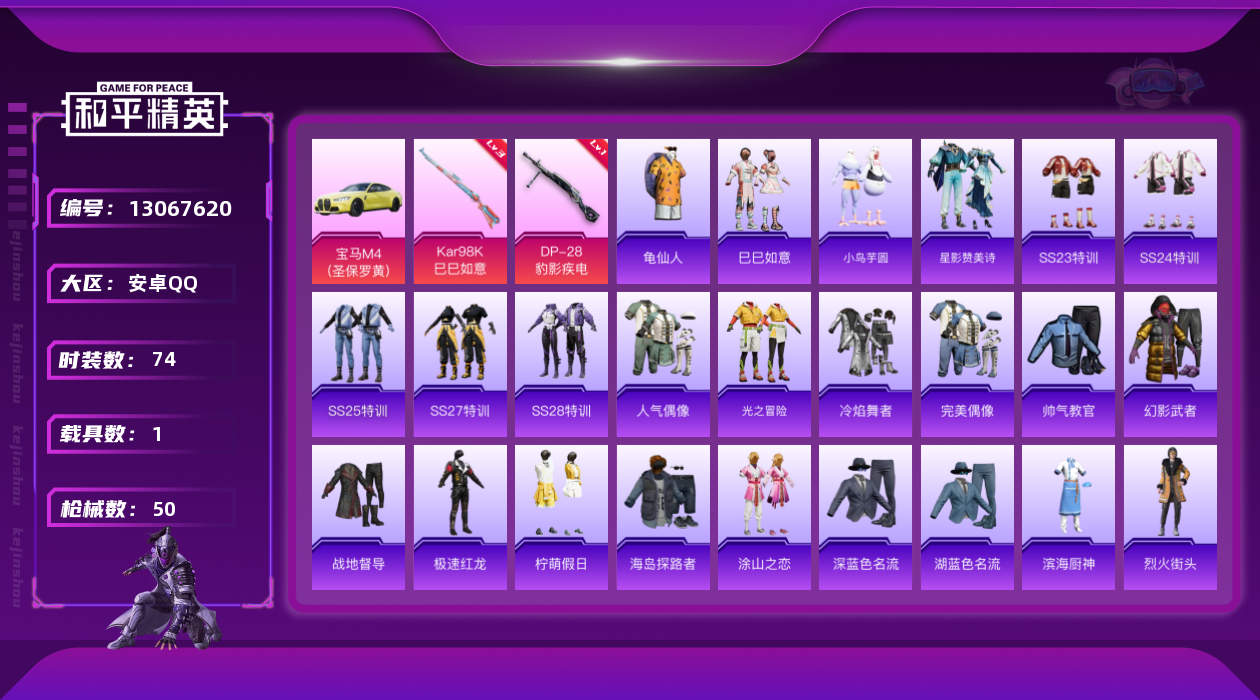Screen dimensions: 1260x700
Task: Select the 龟仙人 outfit tile
Action: pyautogui.click(x=663, y=211)
